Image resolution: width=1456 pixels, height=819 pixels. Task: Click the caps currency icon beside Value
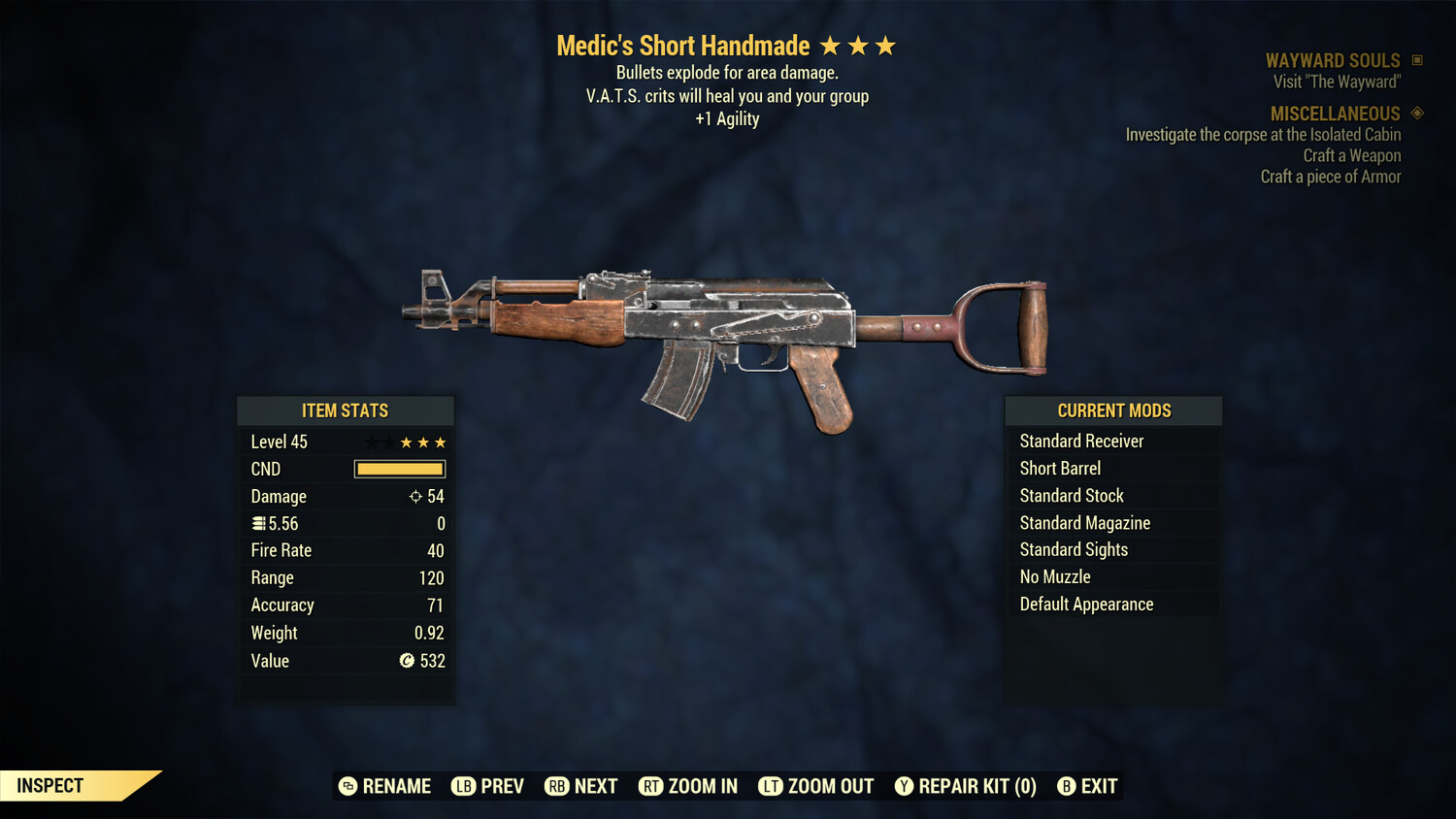click(x=409, y=661)
